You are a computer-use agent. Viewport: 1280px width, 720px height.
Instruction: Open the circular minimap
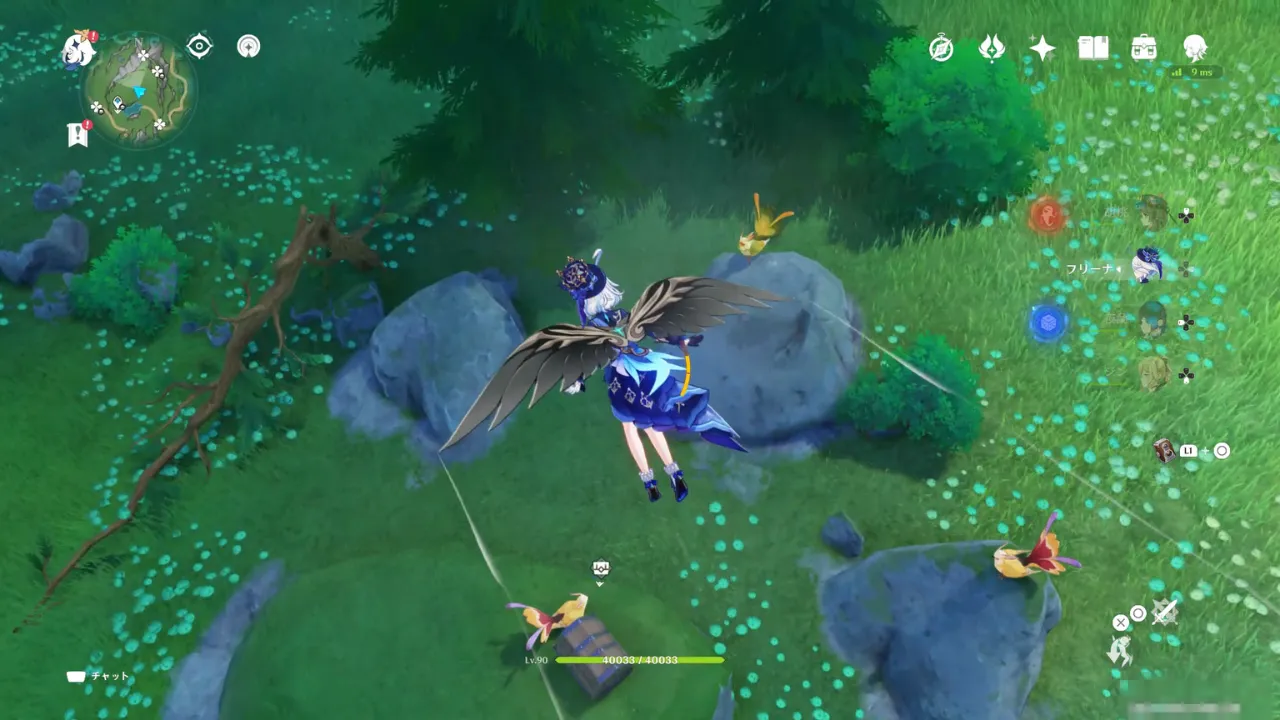pos(139,91)
